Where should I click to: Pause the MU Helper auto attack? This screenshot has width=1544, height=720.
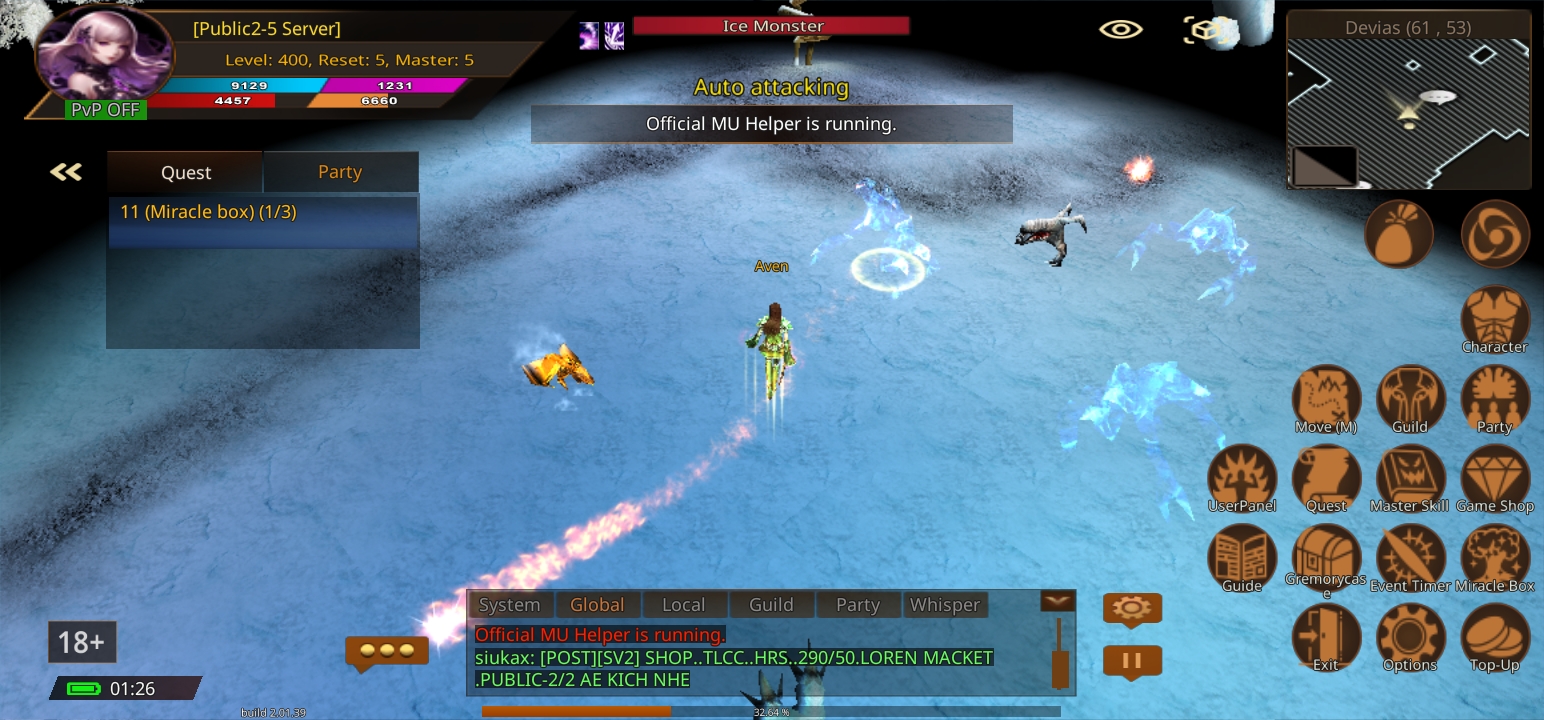1132,661
